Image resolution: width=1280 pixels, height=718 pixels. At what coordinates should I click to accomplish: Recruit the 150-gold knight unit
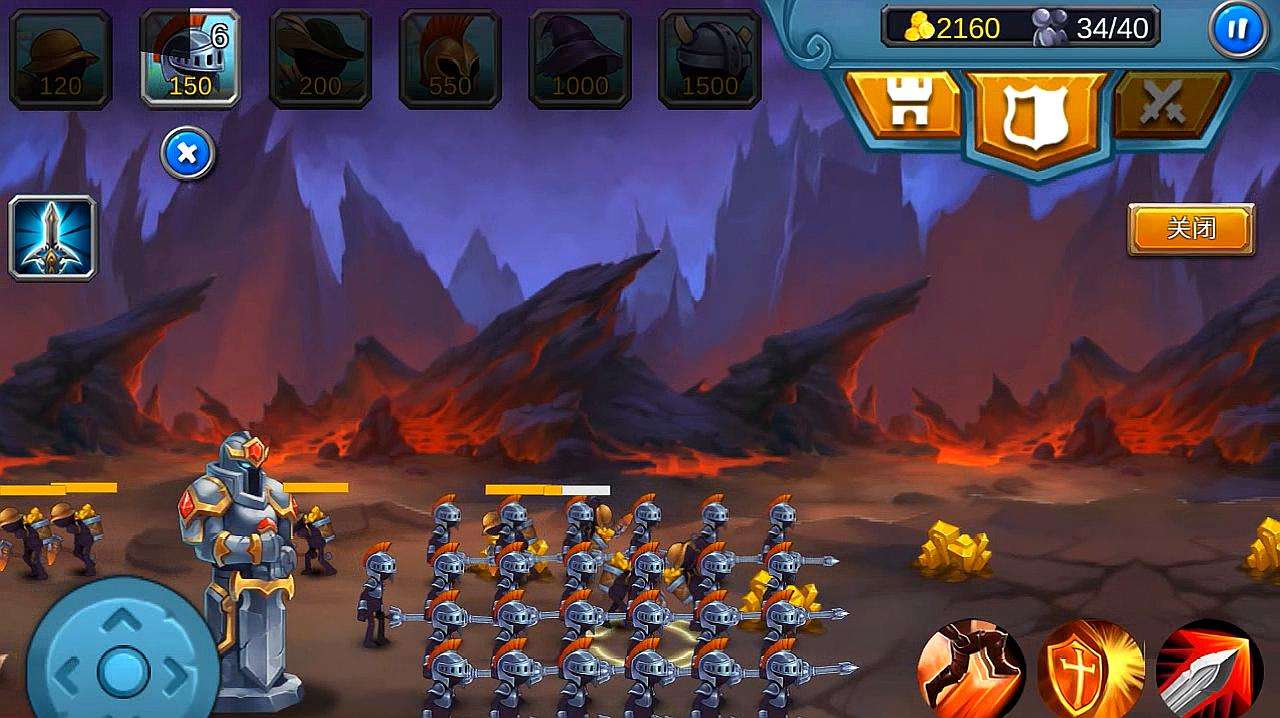pyautogui.click(x=190, y=58)
